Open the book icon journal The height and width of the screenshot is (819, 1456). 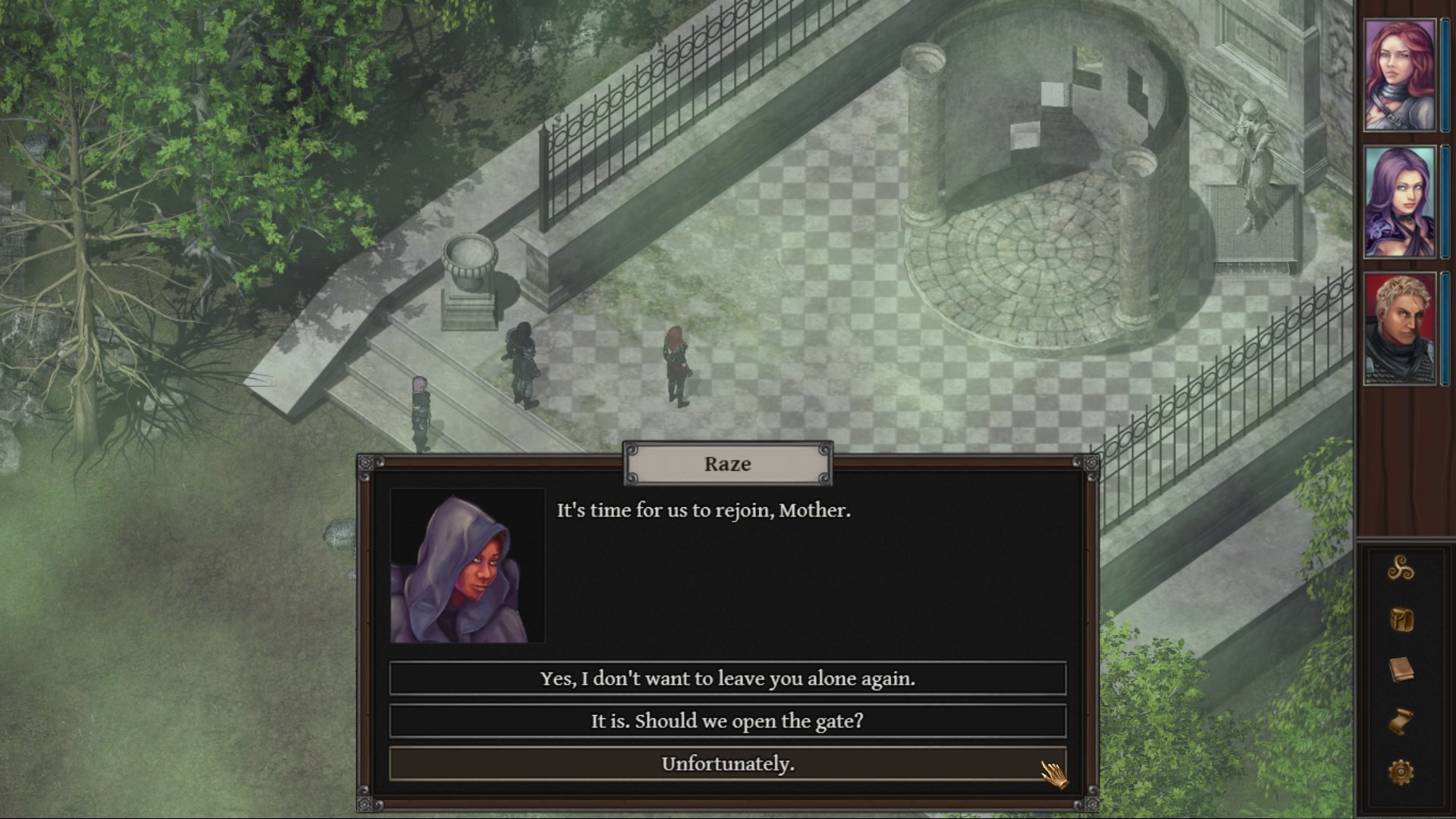pos(1400,670)
